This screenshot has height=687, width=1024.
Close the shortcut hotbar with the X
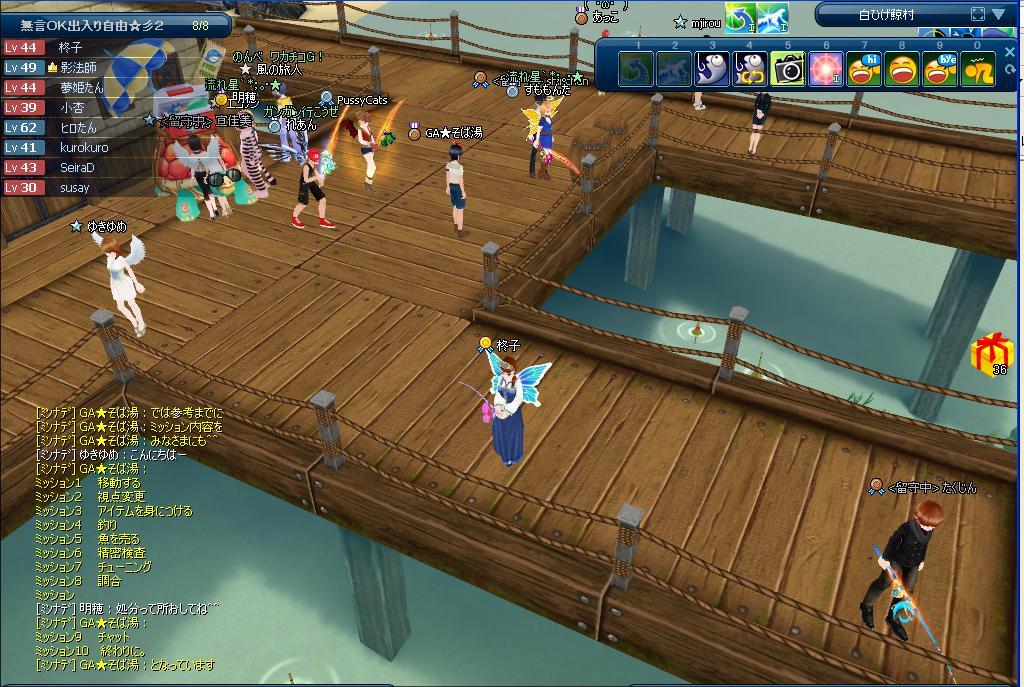pyautogui.click(x=1010, y=52)
